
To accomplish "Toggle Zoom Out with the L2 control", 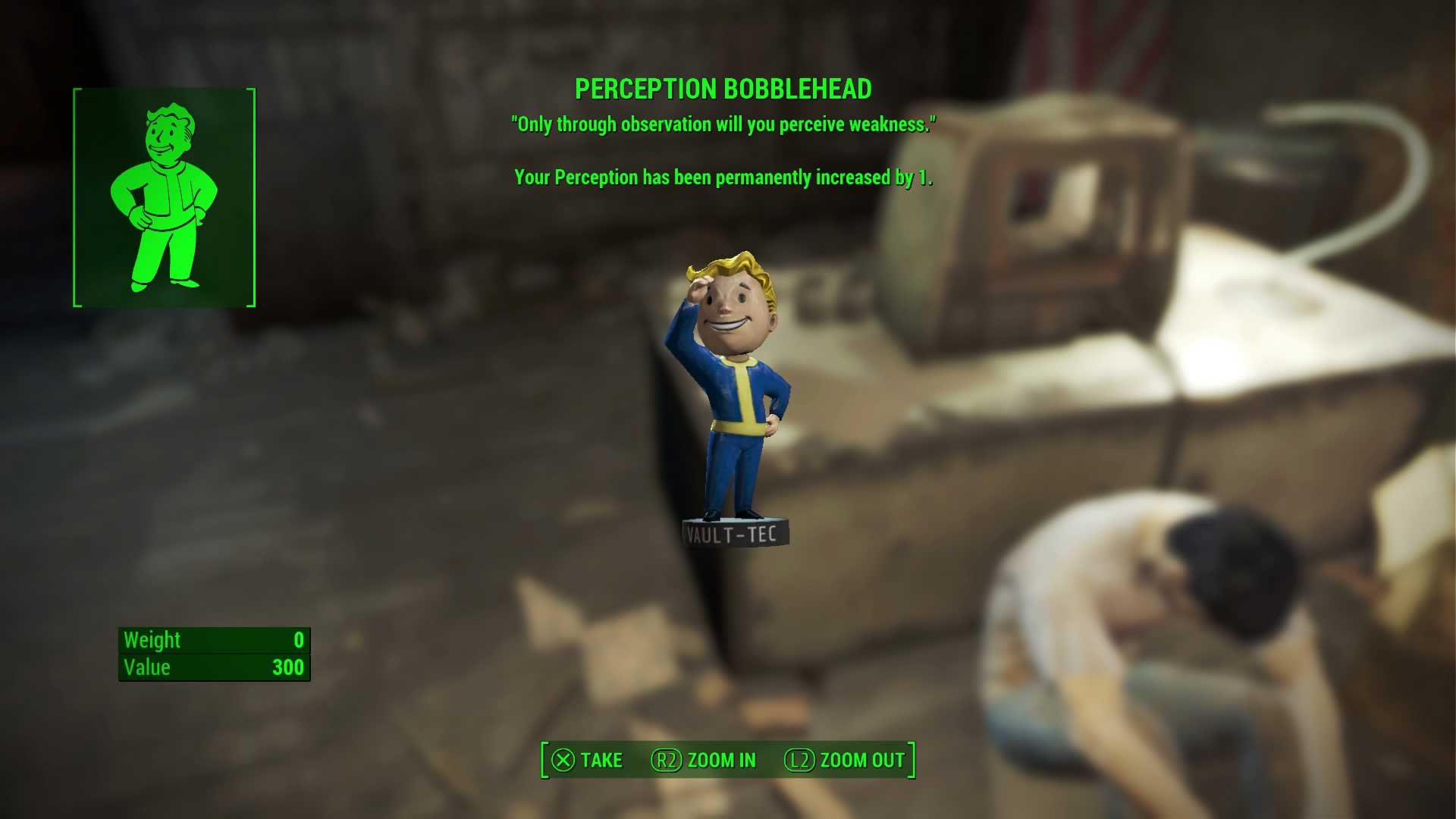I will tap(843, 760).
